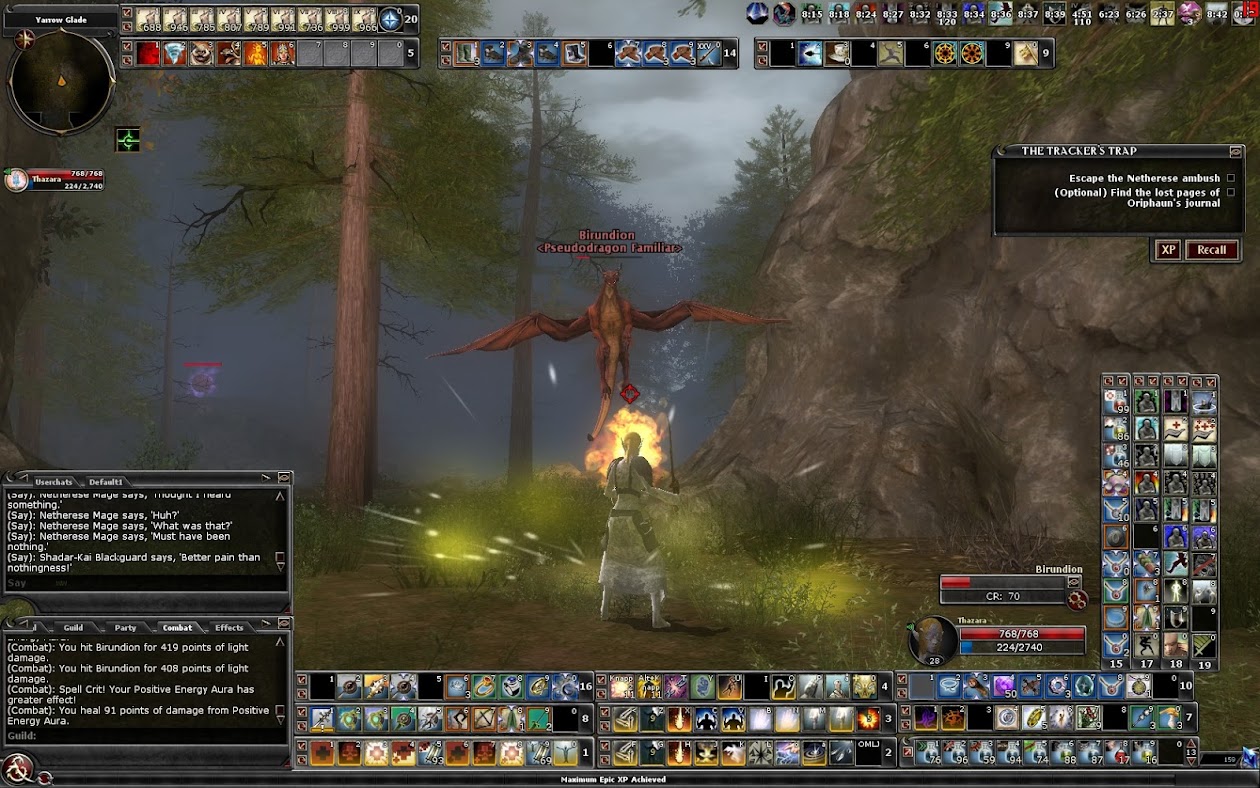Select the crossed bow hotbar slot
The height and width of the screenshot is (788, 1260).
click(485, 719)
